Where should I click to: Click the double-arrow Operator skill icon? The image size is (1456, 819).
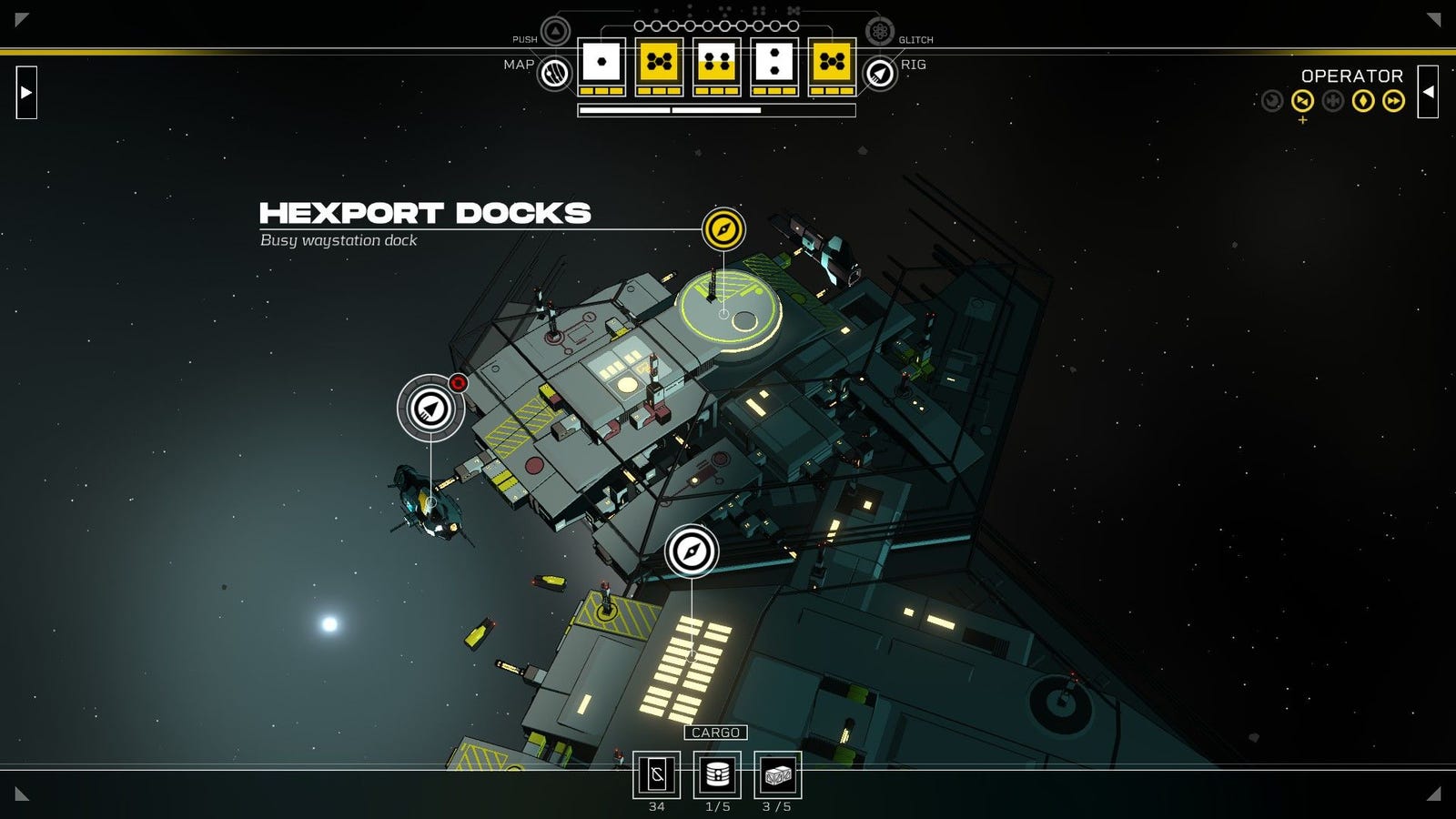point(1393,101)
